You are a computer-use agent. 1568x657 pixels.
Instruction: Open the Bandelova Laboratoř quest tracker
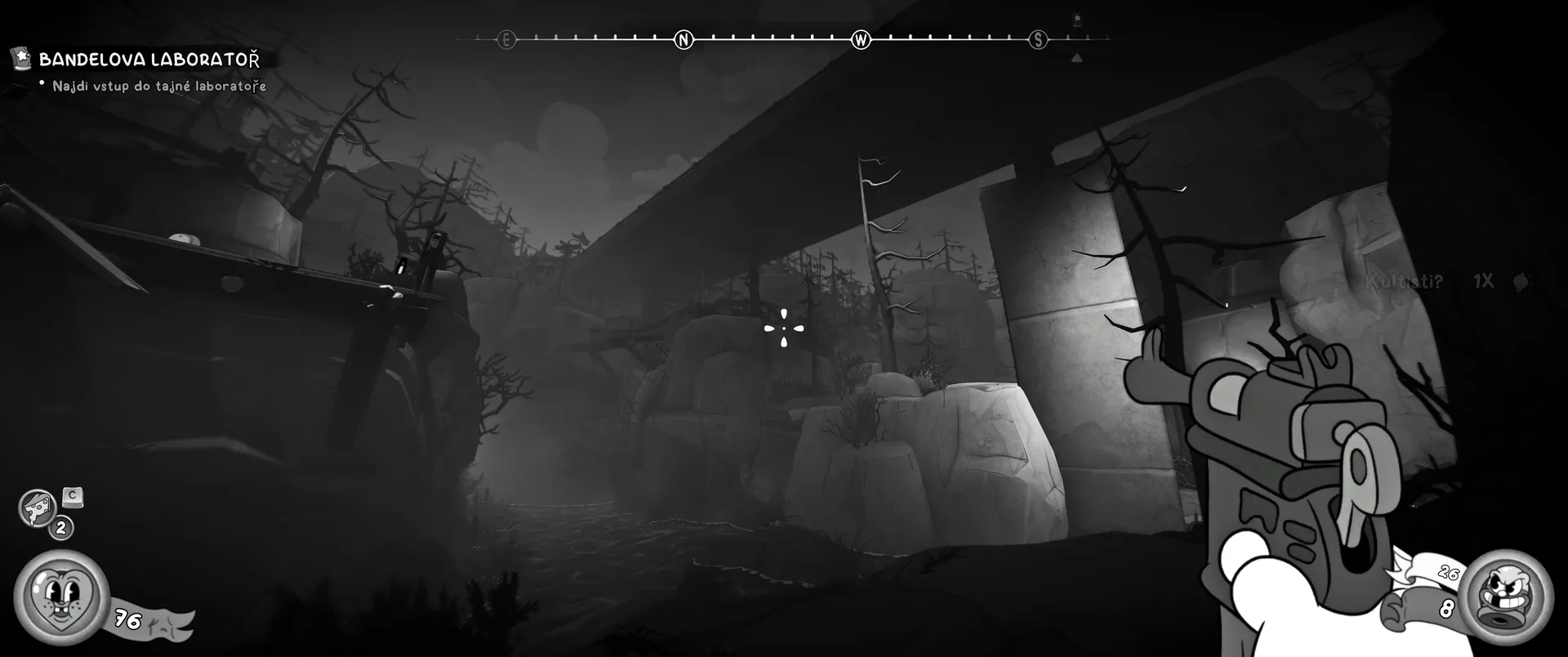click(149, 60)
